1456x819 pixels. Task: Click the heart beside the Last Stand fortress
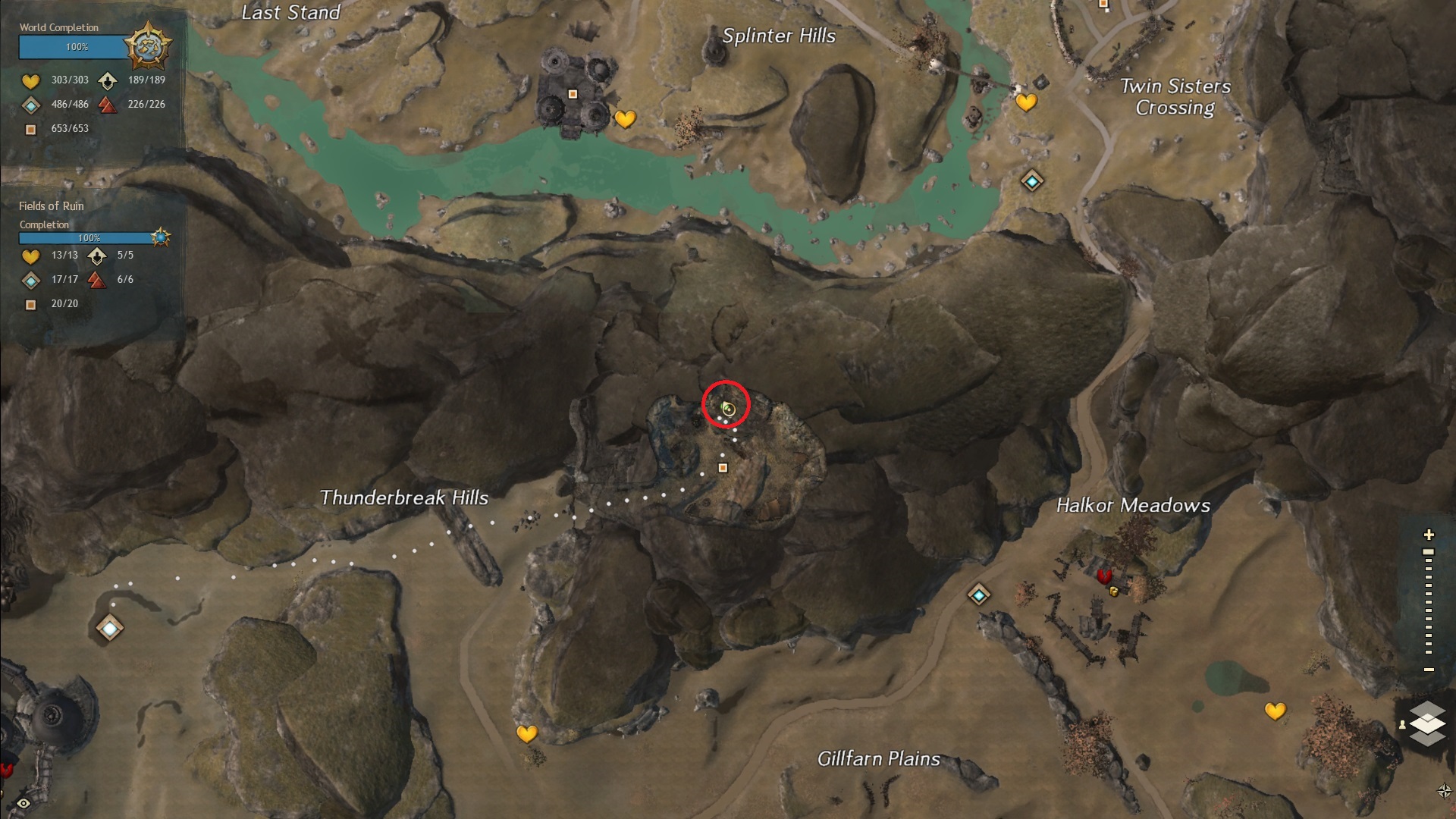pos(625,119)
